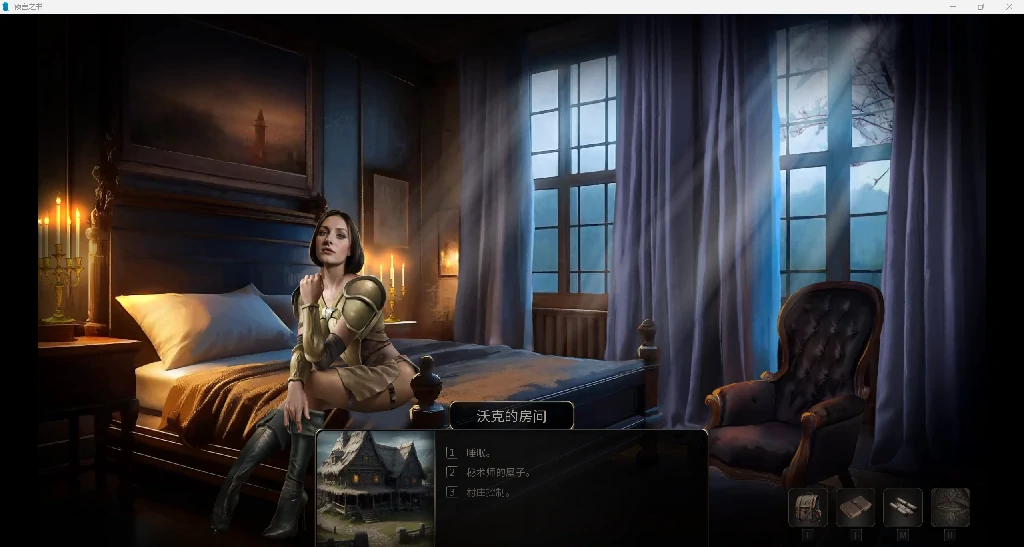Click the ornate carved emblem icon

click(950, 507)
